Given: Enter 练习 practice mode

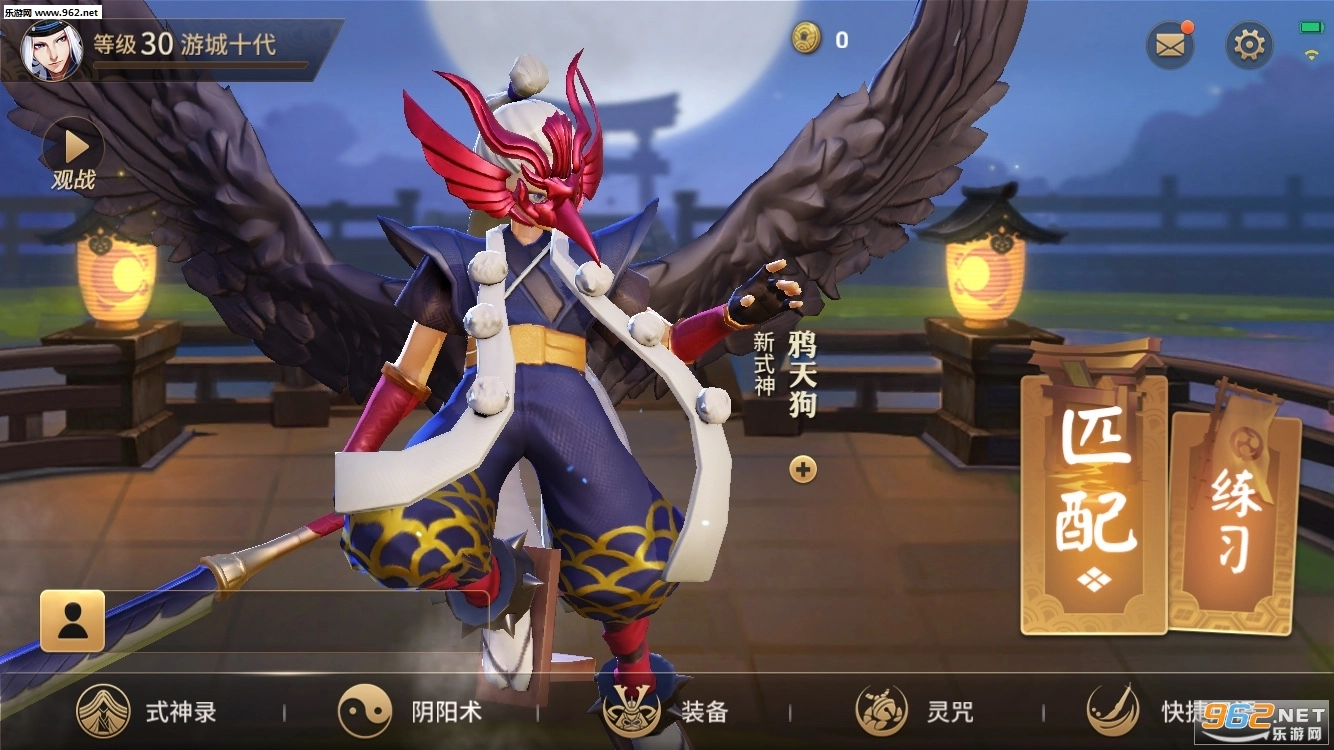Looking at the screenshot, I should point(1236,520).
